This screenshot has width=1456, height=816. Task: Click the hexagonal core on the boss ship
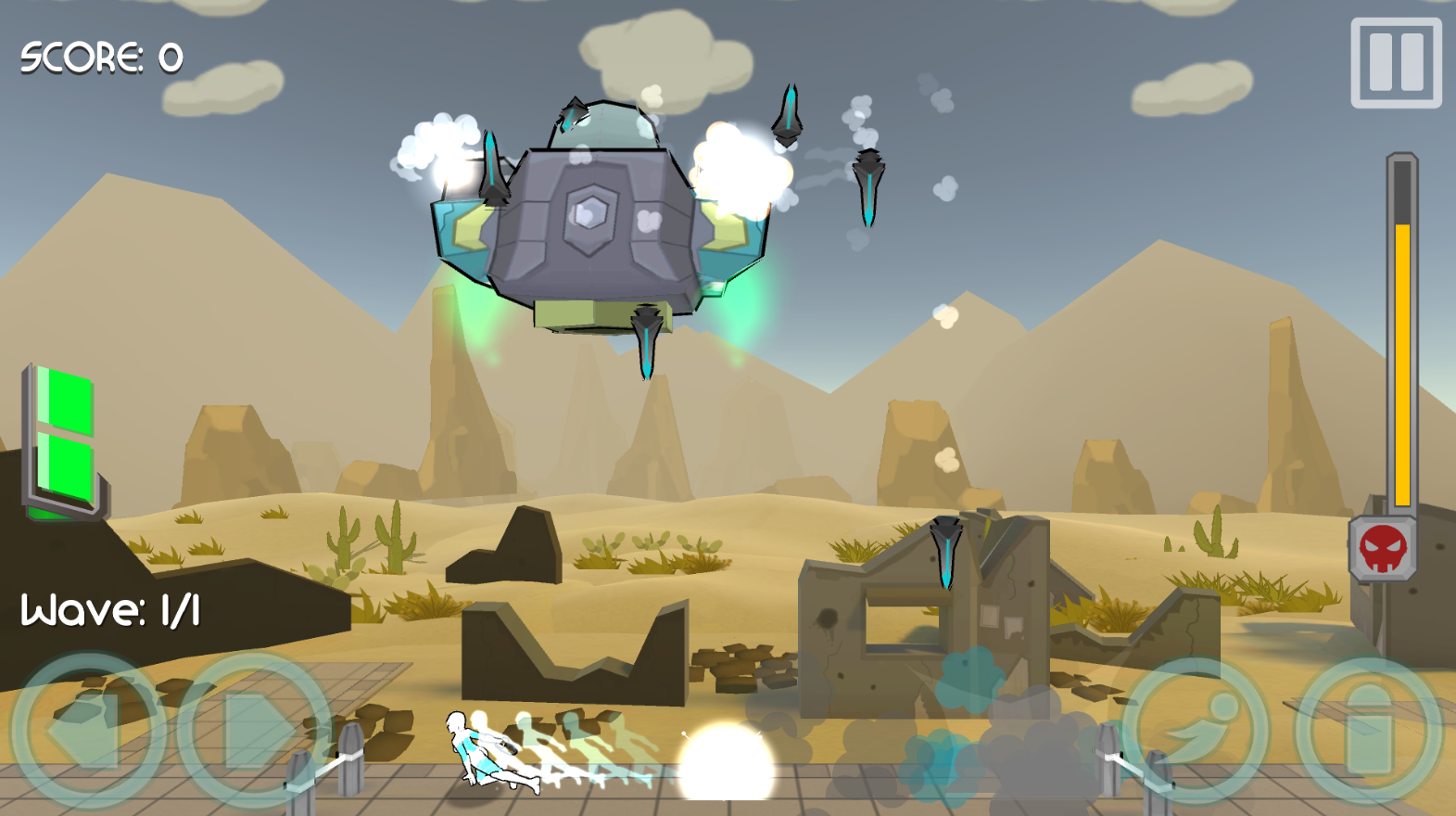pos(589,212)
